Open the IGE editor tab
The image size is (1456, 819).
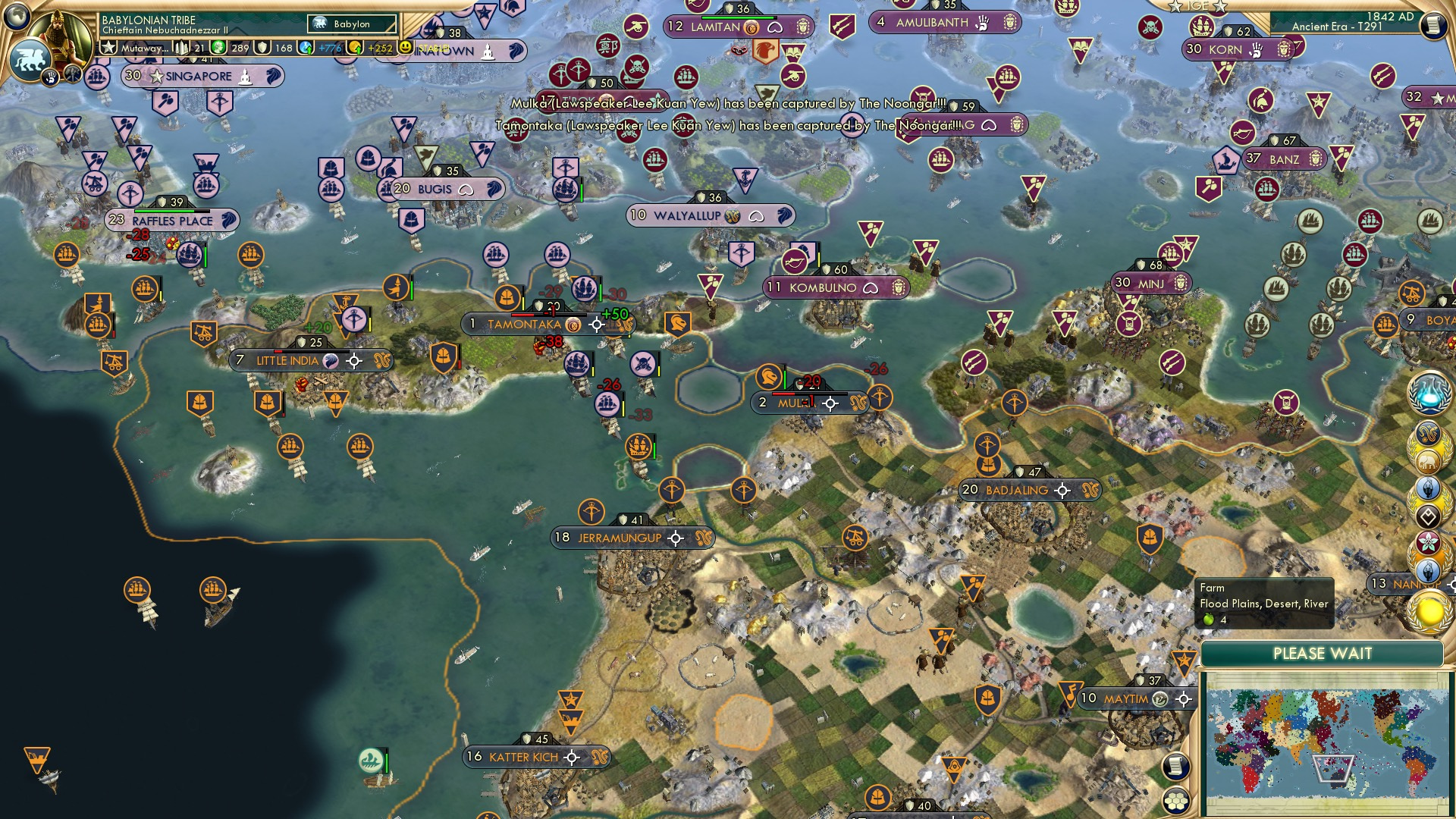(1197, 6)
